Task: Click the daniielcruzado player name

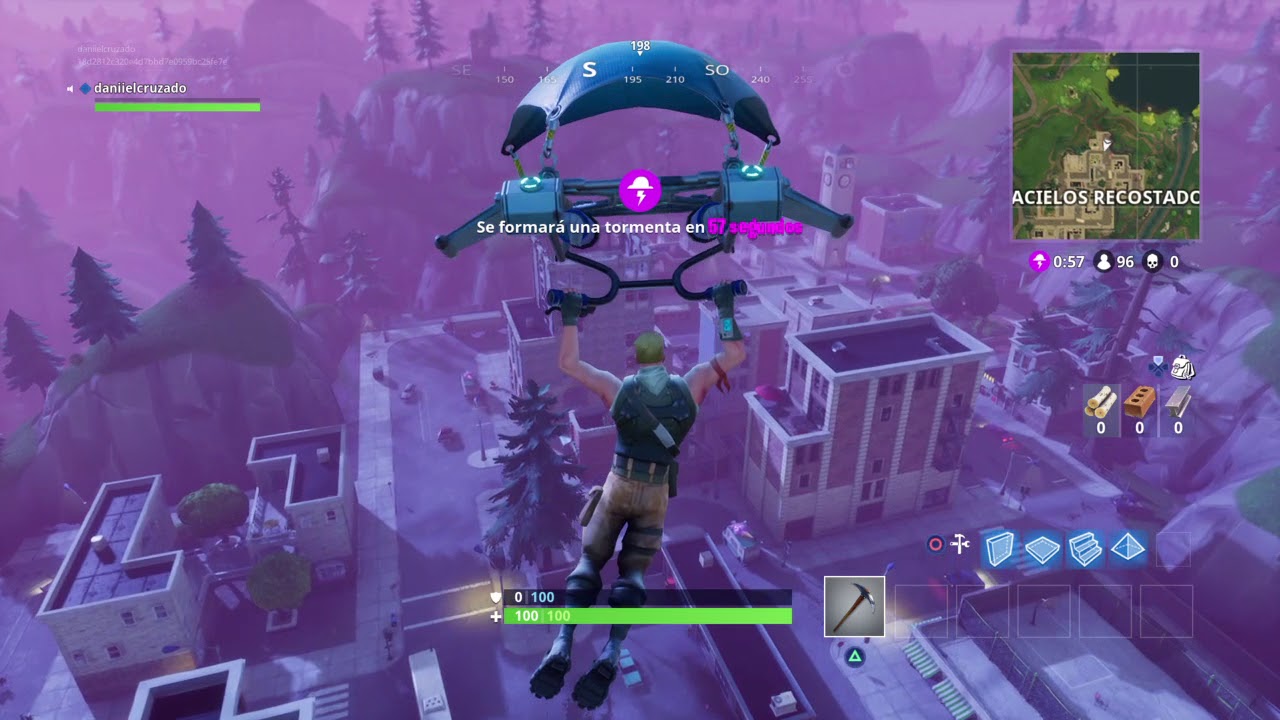Action: point(140,88)
